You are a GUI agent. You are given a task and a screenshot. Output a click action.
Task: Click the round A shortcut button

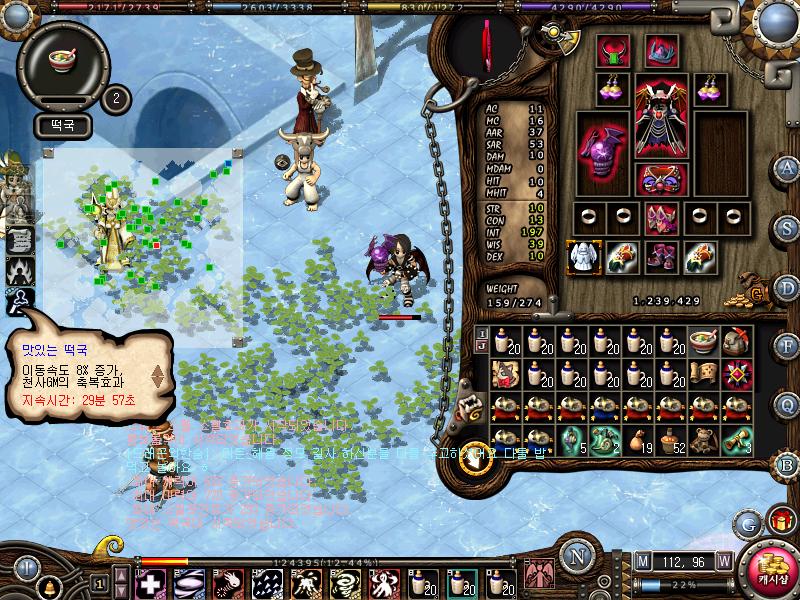pyautogui.click(x=788, y=168)
